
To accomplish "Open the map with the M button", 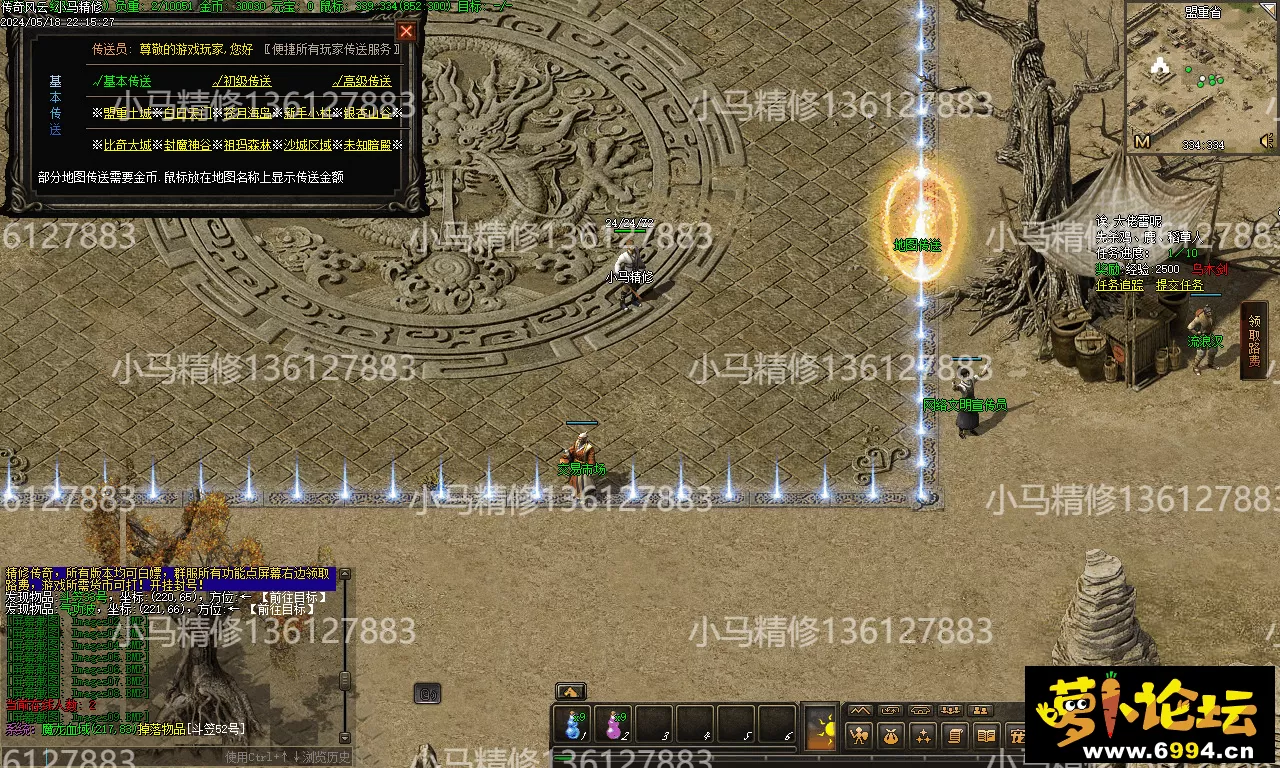I will [x=1142, y=142].
